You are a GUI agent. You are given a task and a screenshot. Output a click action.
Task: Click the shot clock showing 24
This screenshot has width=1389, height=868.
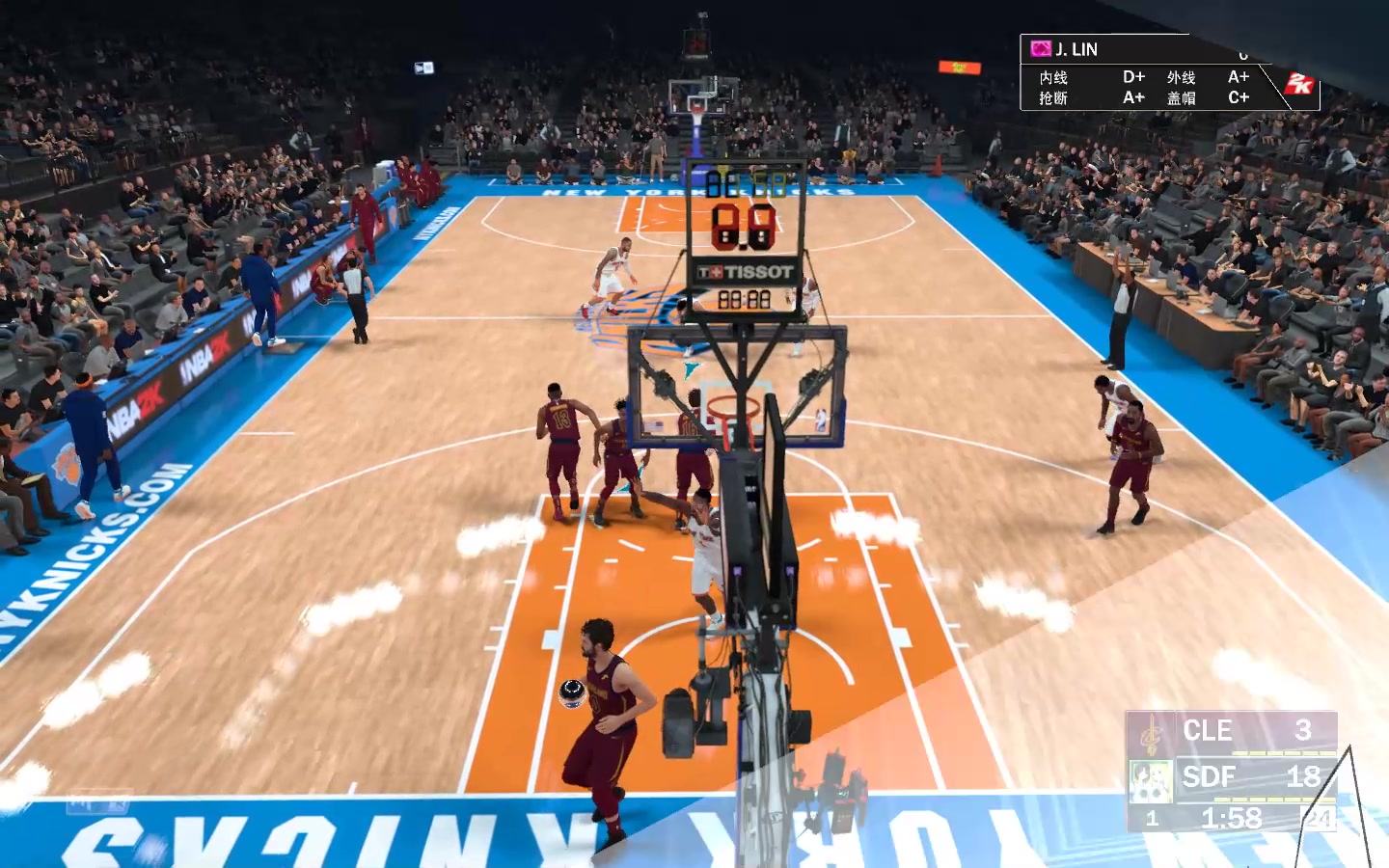[x=1317, y=819]
